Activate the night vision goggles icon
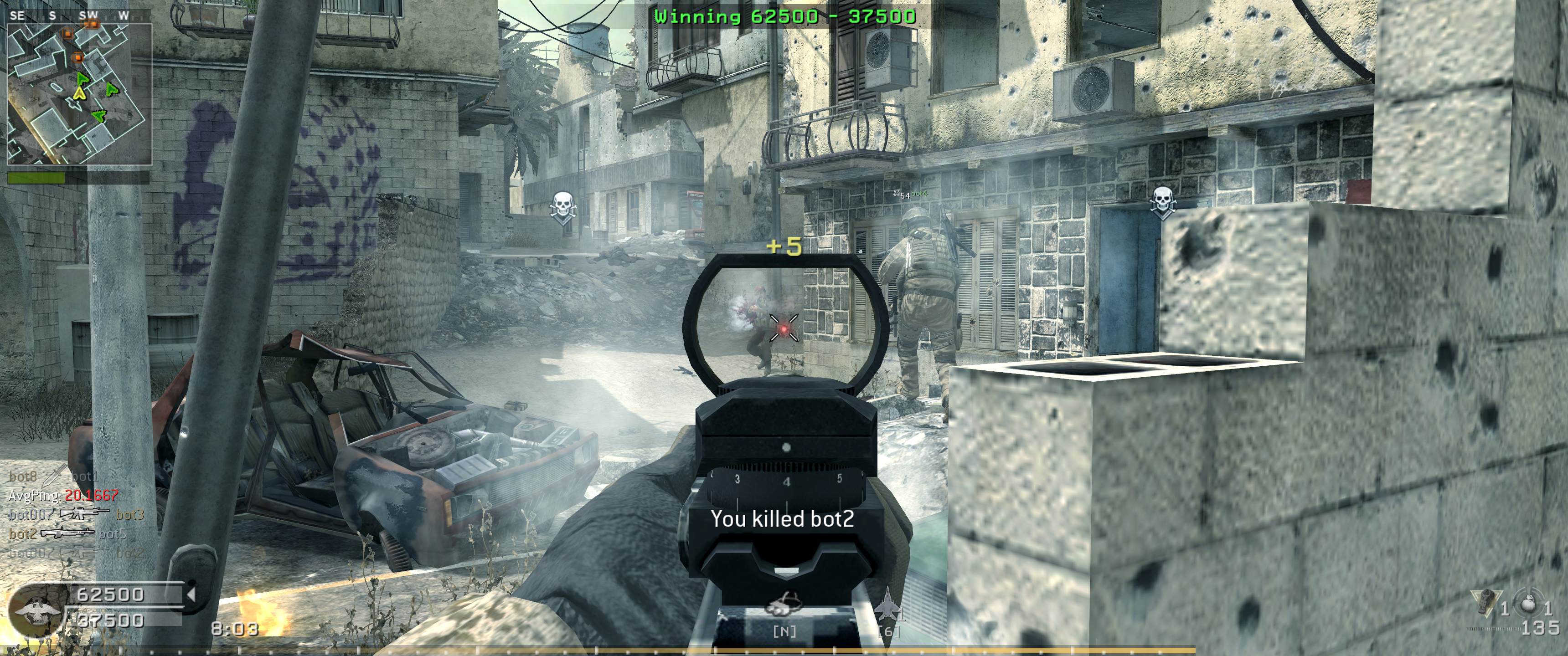The width and height of the screenshot is (1568, 656). (x=784, y=606)
